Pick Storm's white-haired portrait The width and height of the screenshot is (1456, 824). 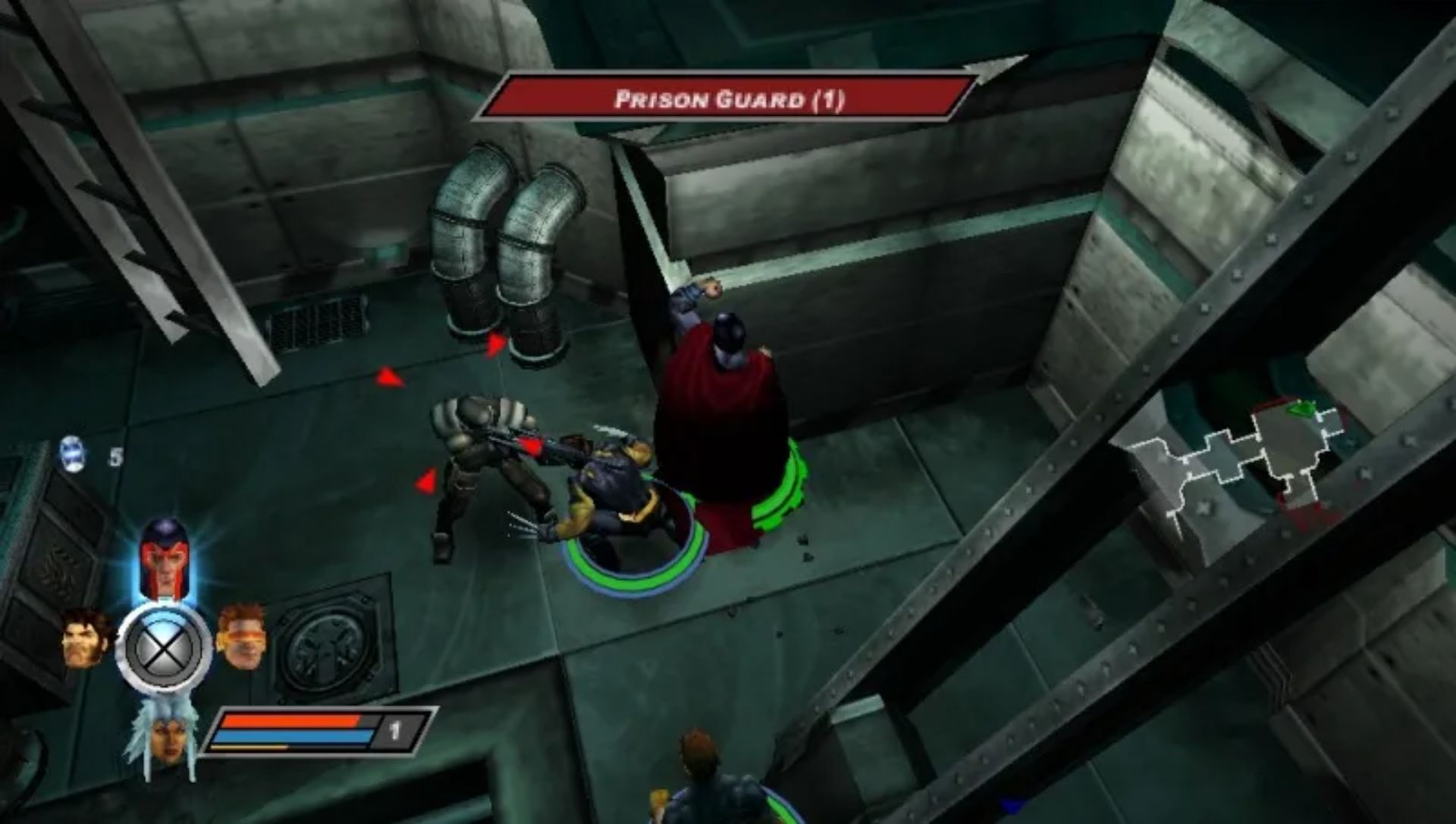(x=164, y=733)
